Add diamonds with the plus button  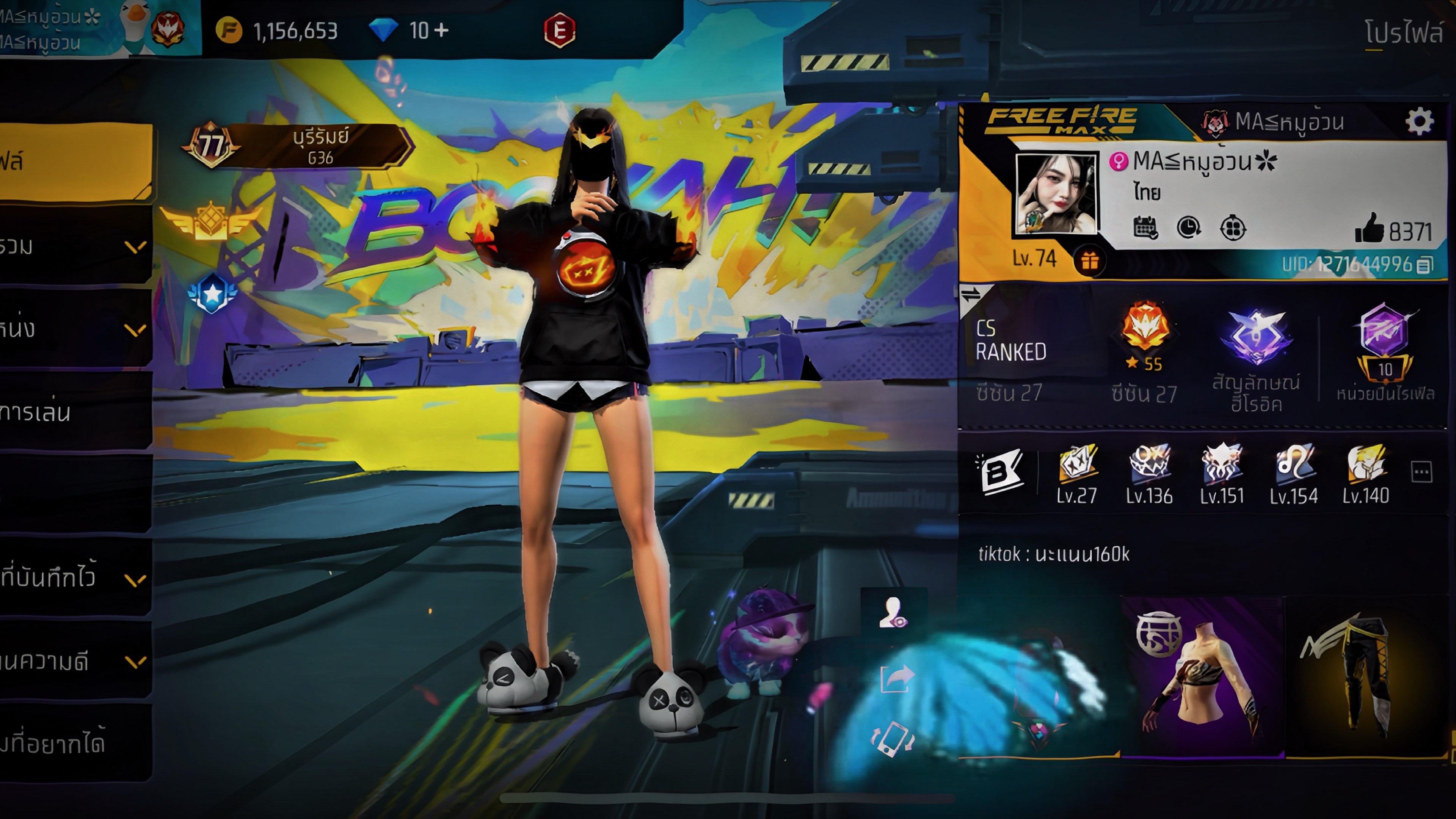442,30
